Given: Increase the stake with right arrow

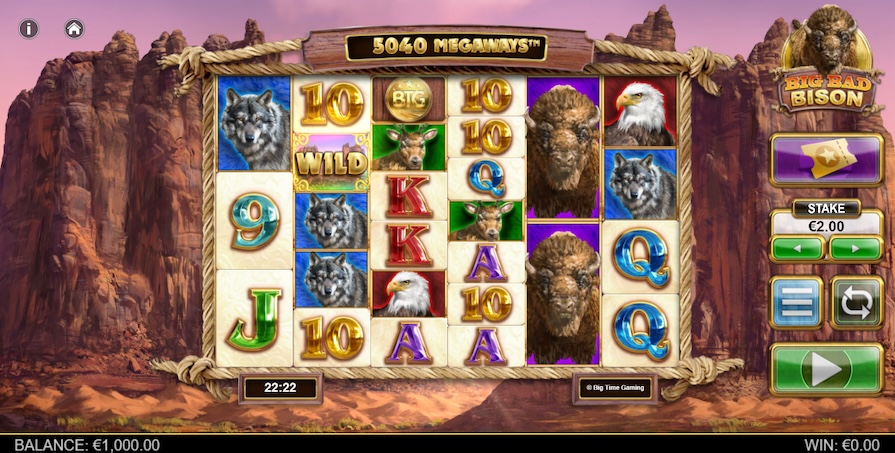Looking at the screenshot, I should (855, 248).
